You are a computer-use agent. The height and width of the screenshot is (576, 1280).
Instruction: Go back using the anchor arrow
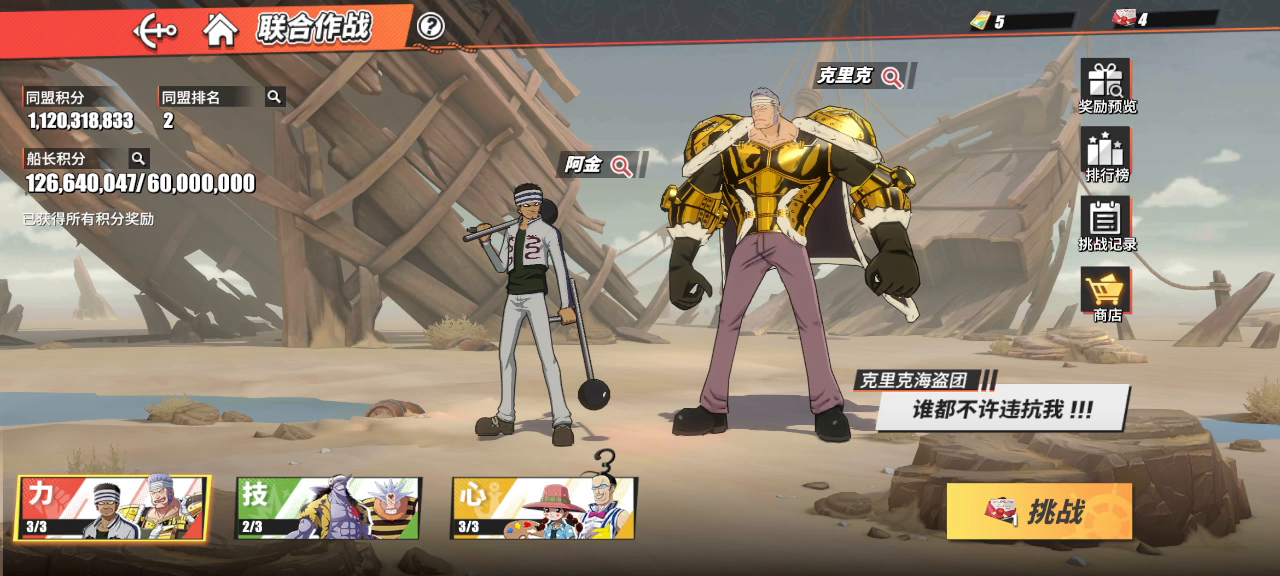pos(155,30)
